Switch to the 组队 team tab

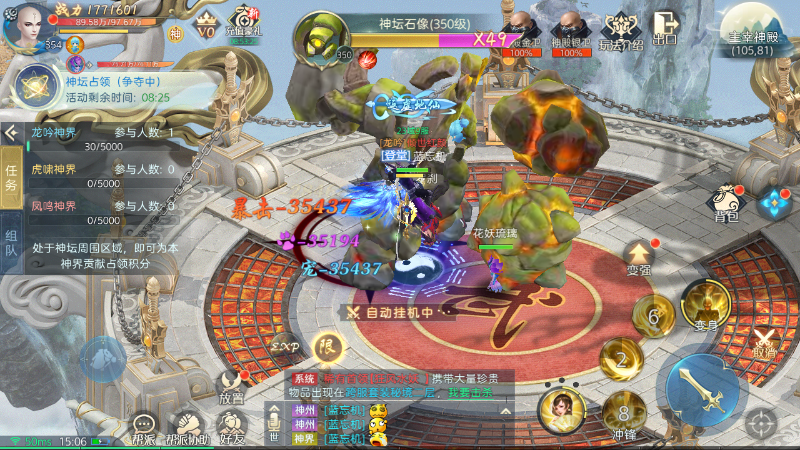tap(11, 243)
